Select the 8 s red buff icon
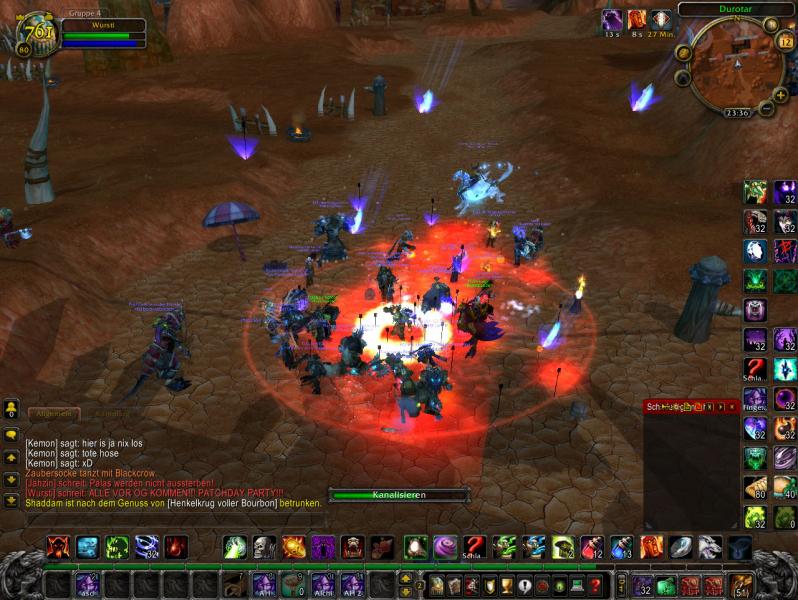This screenshot has height=600, width=798. pos(636,19)
